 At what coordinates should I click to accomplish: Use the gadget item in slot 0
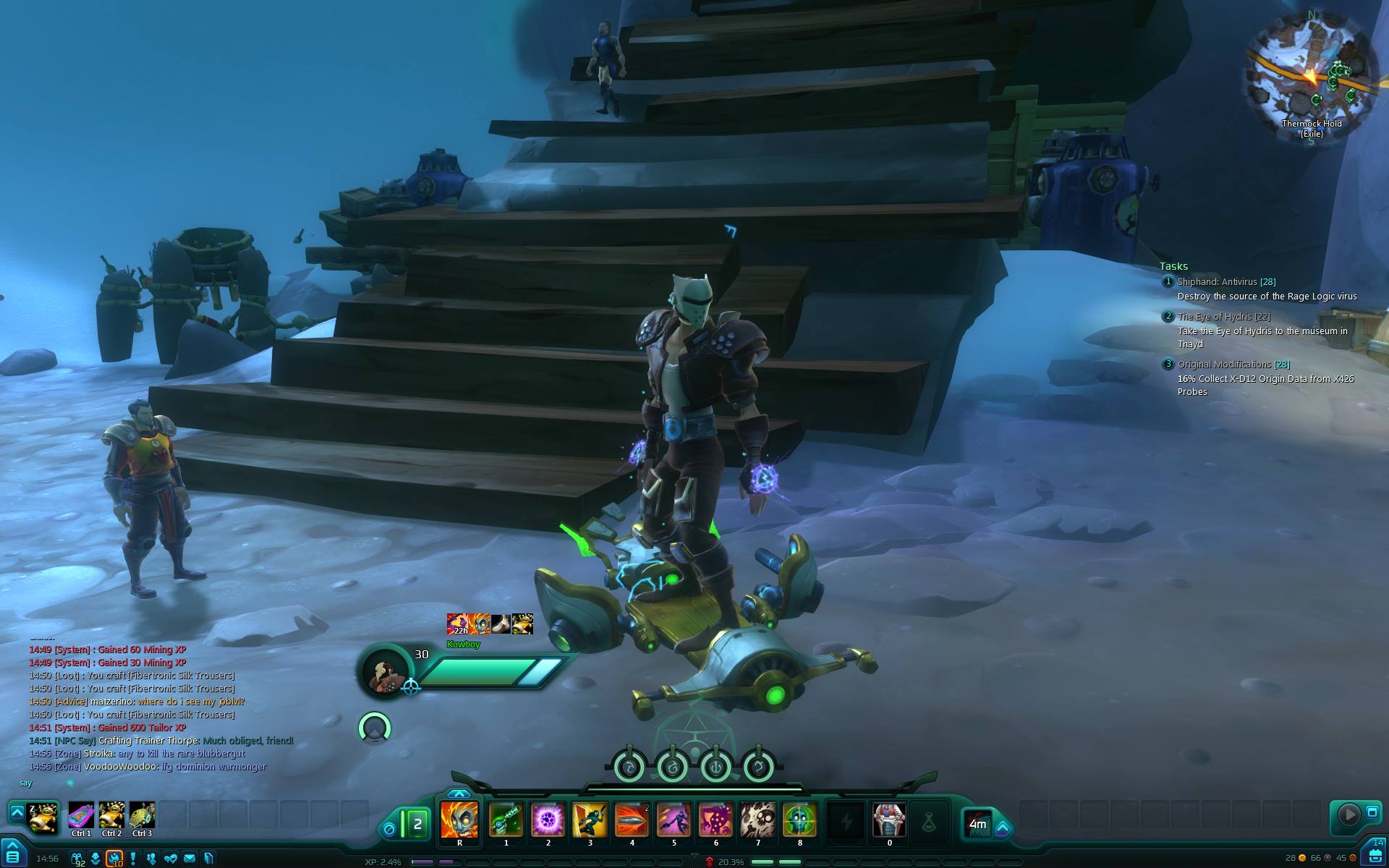pyautogui.click(x=889, y=820)
